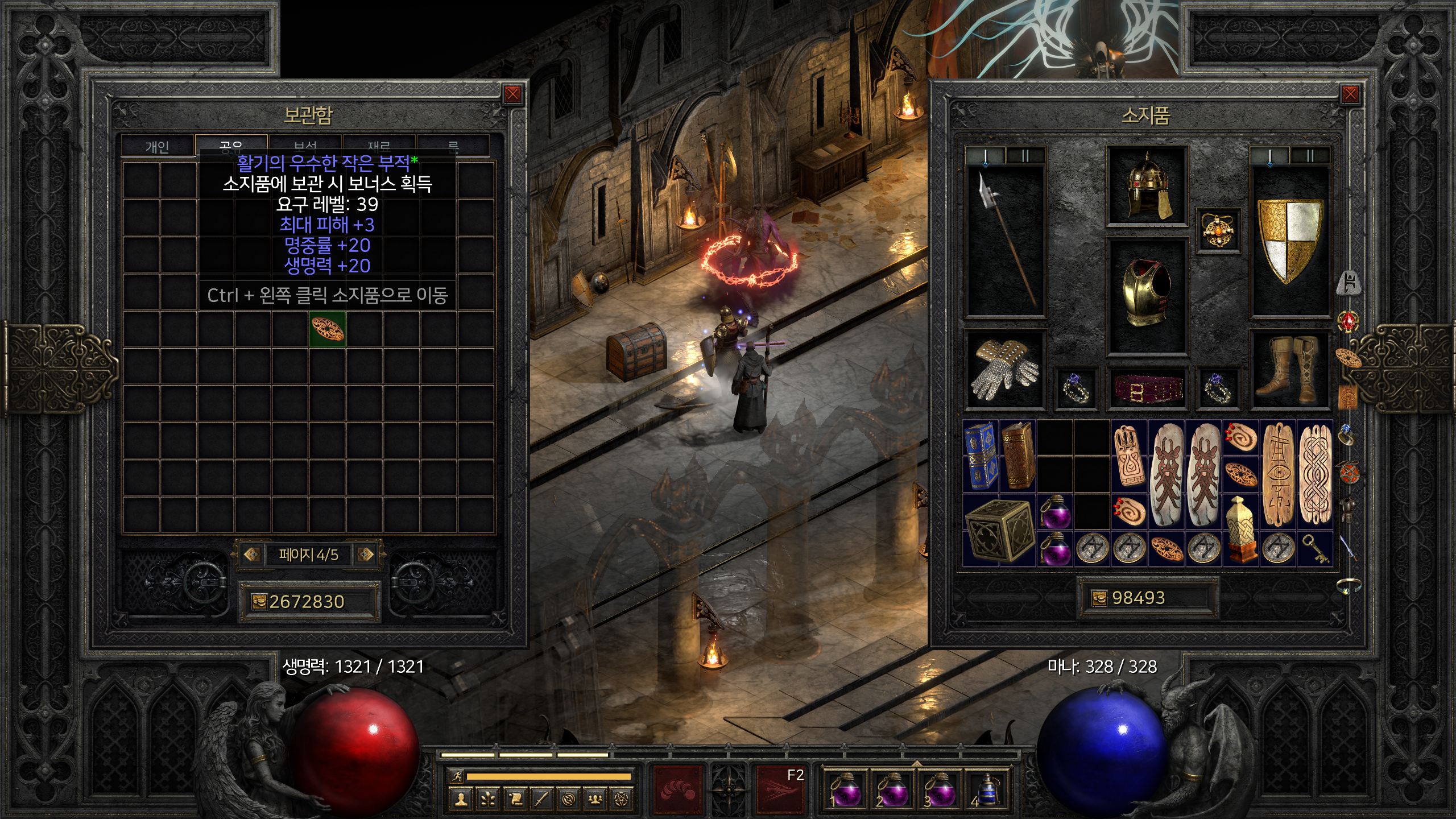Select the equipped gold-and-white shield
Screen dimensions: 1456x819
(1290, 239)
